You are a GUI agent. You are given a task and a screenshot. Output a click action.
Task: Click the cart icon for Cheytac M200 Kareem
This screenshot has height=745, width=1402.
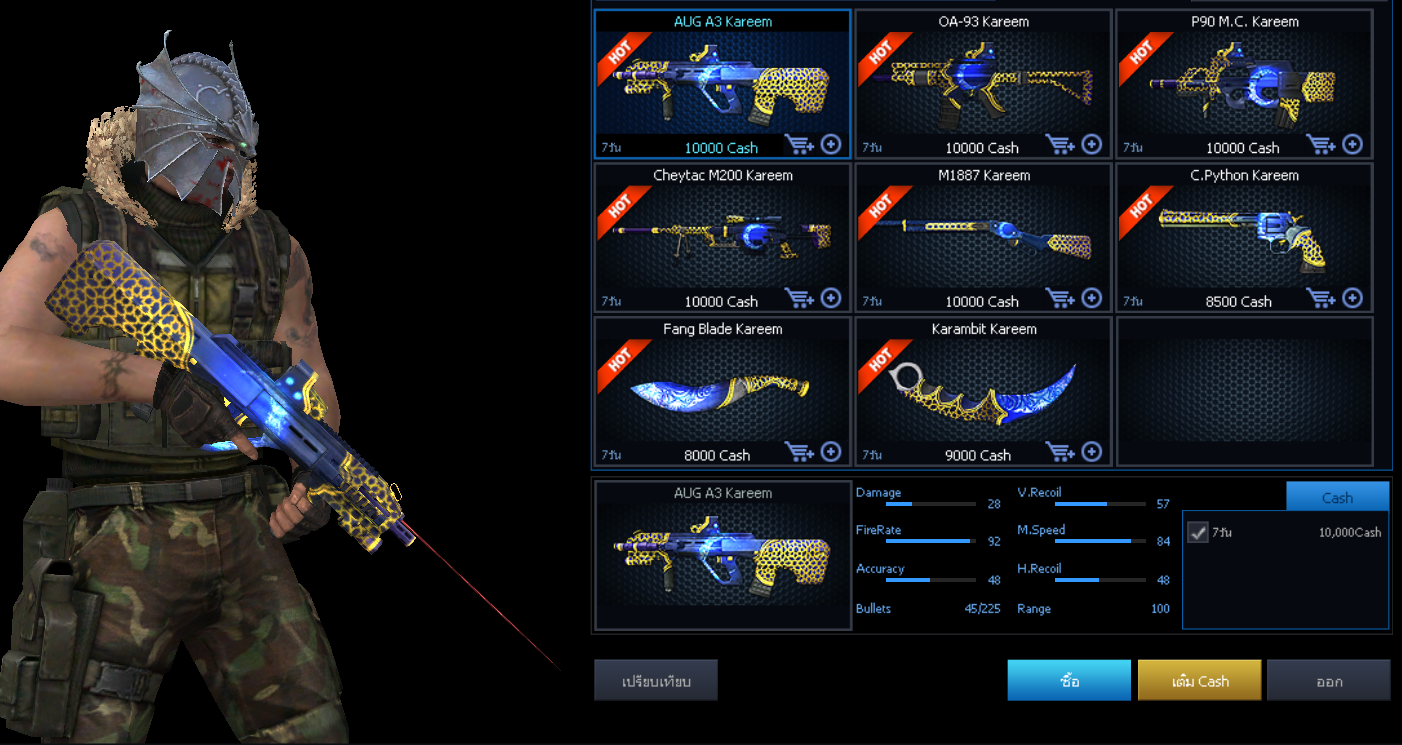[x=800, y=298]
